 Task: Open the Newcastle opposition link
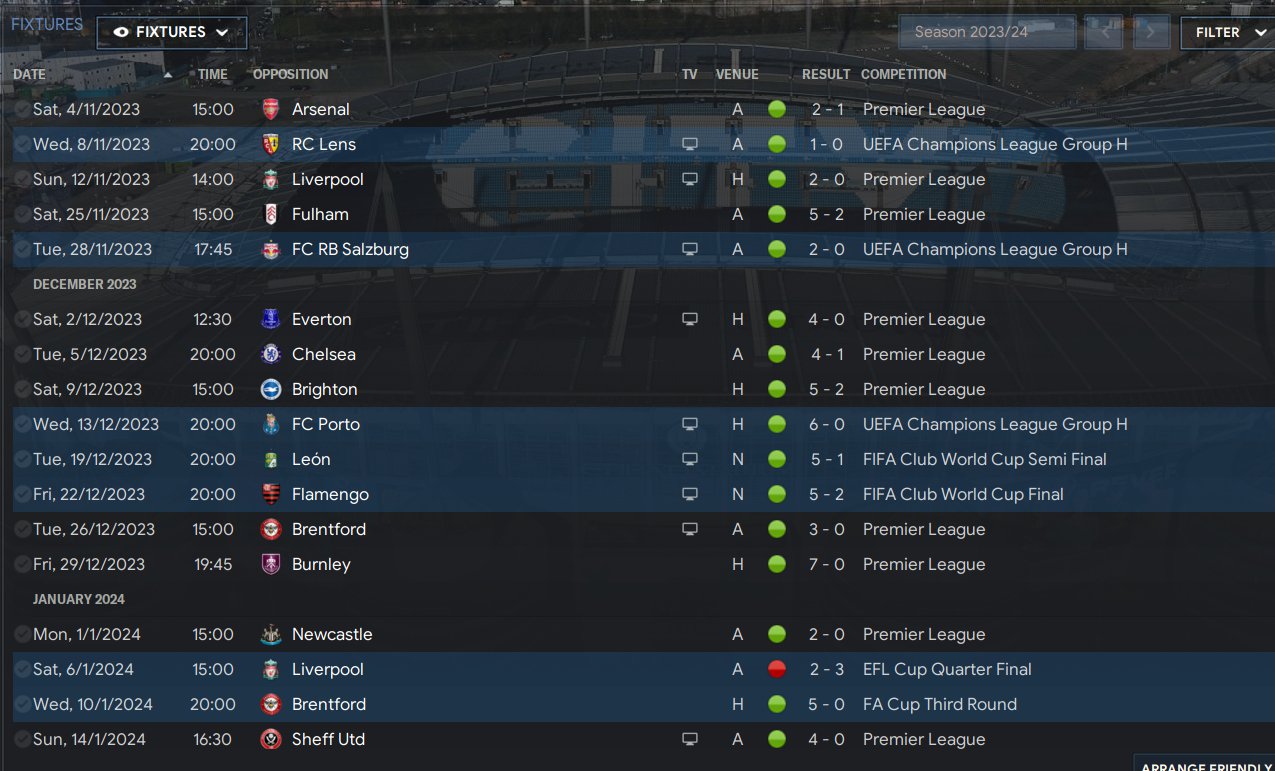(332, 634)
